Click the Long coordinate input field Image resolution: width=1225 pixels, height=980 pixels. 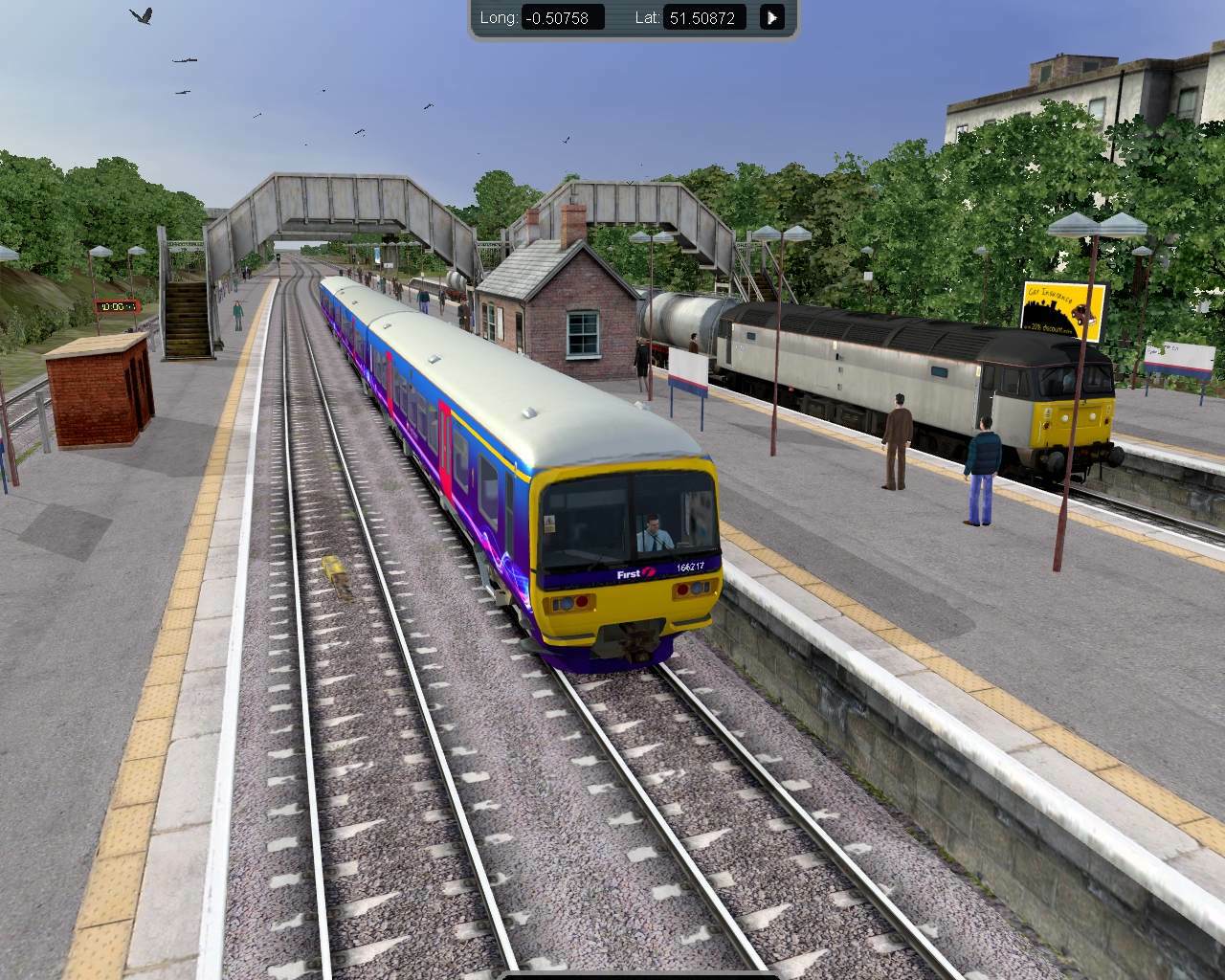(563, 16)
